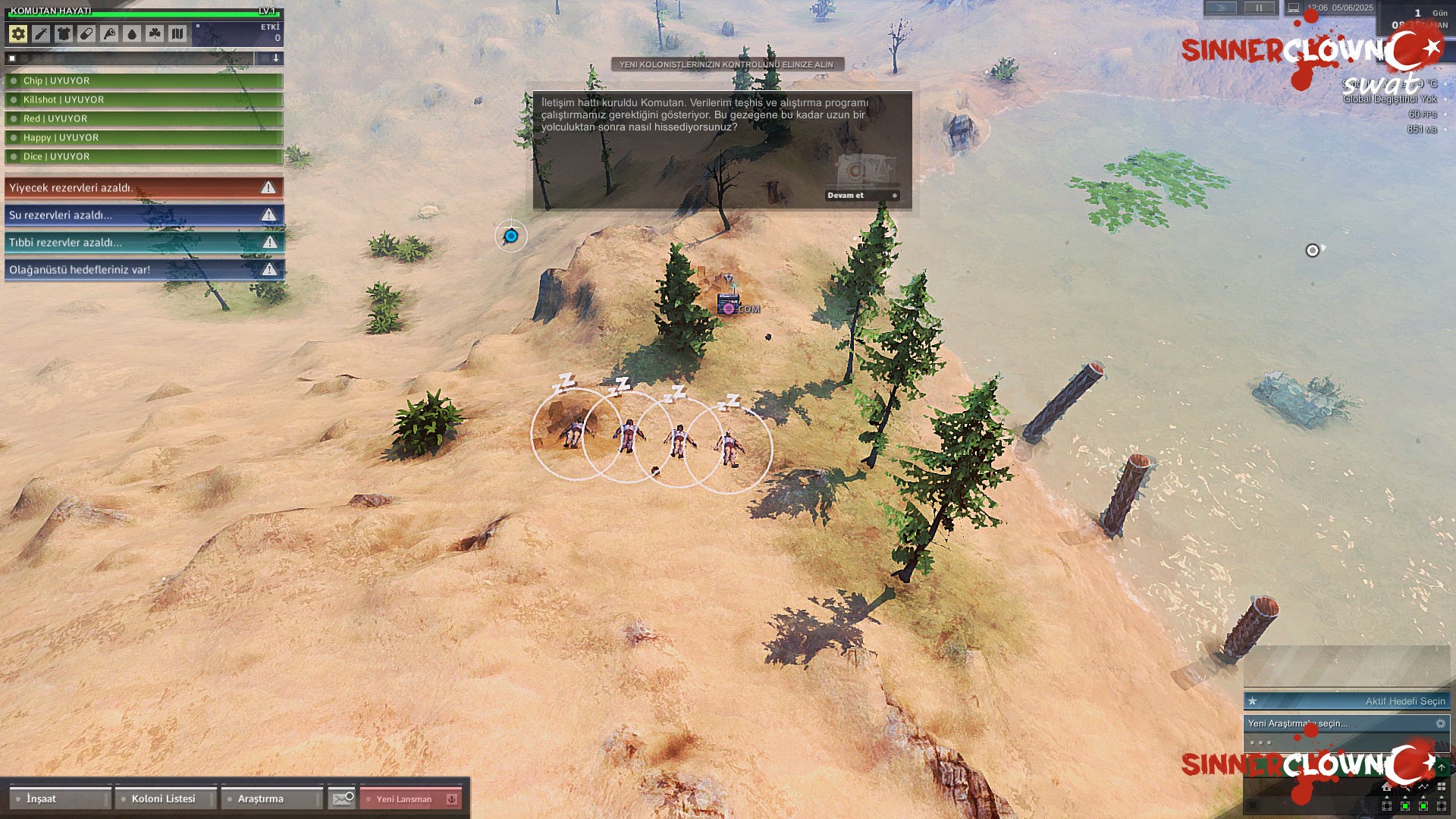Image resolution: width=1456 pixels, height=819 pixels.
Task: Select colonist Red in the list
Action: pos(144,119)
